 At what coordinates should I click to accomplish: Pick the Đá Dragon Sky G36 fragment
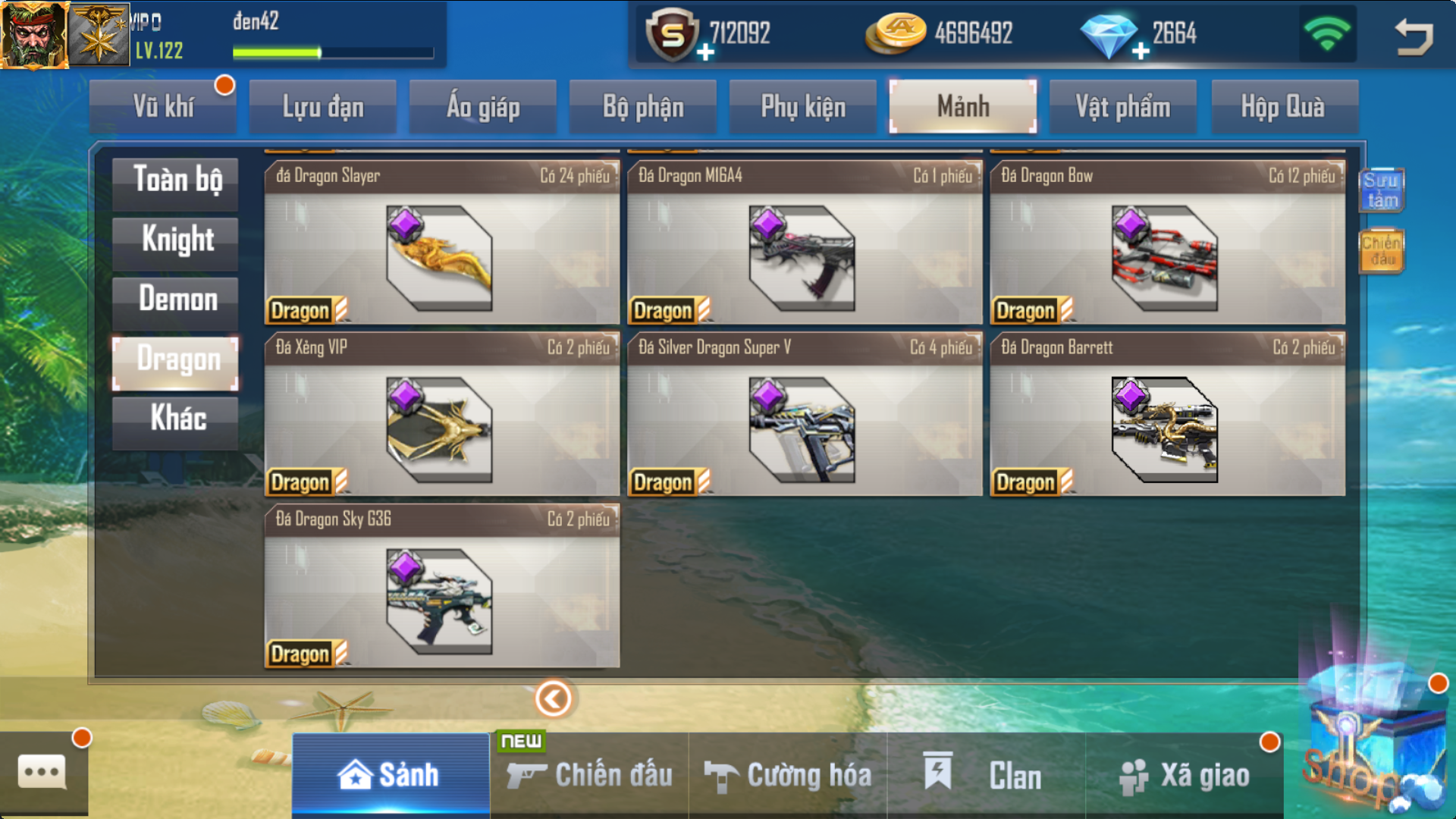click(441, 586)
